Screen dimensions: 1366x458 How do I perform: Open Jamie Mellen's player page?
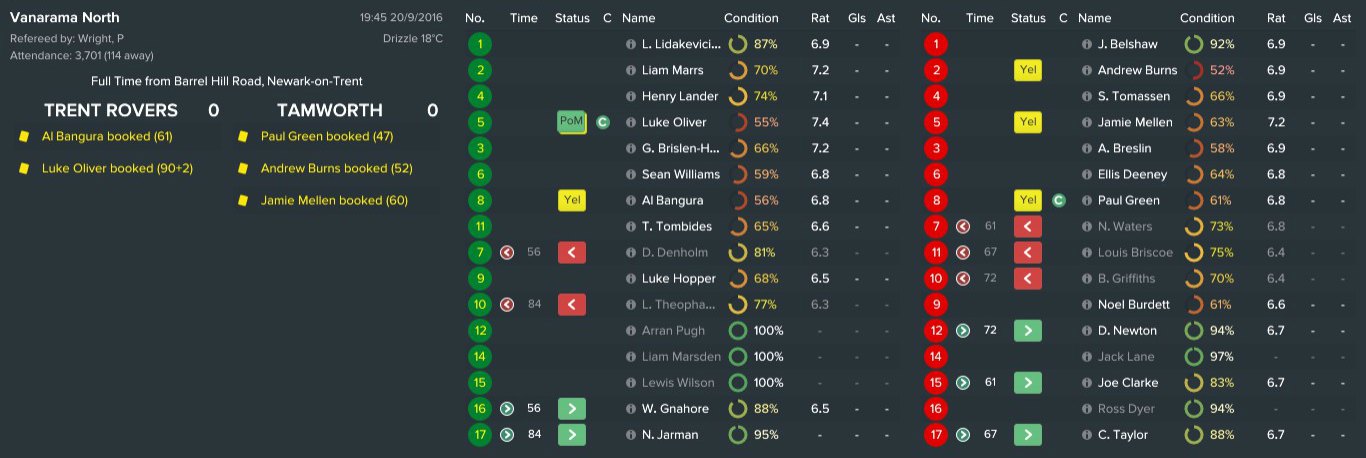pos(1134,122)
